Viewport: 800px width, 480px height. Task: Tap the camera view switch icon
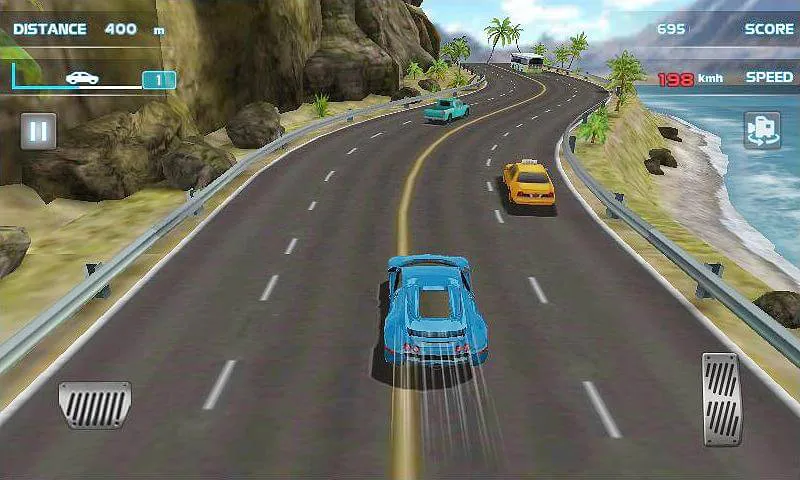pyautogui.click(x=762, y=131)
